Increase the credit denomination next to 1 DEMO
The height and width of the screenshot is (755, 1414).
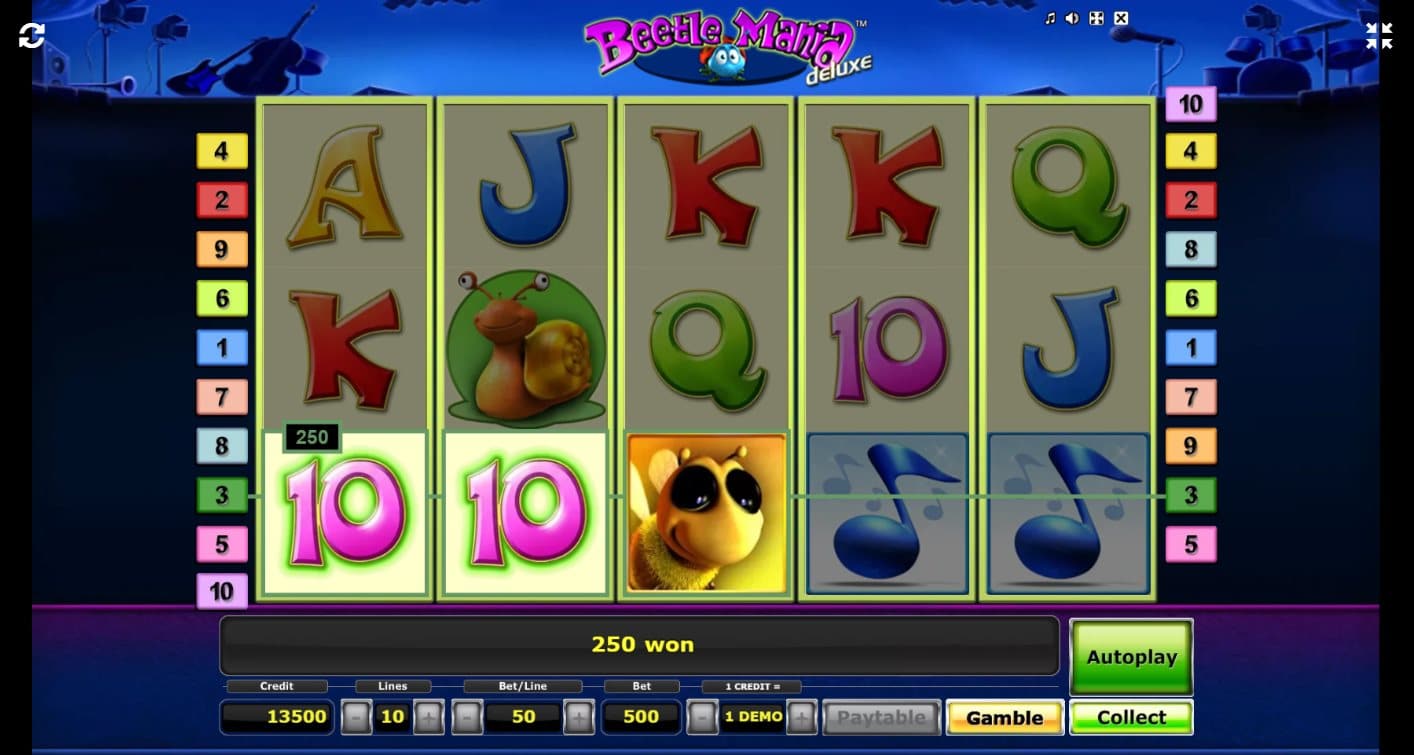coord(800,717)
